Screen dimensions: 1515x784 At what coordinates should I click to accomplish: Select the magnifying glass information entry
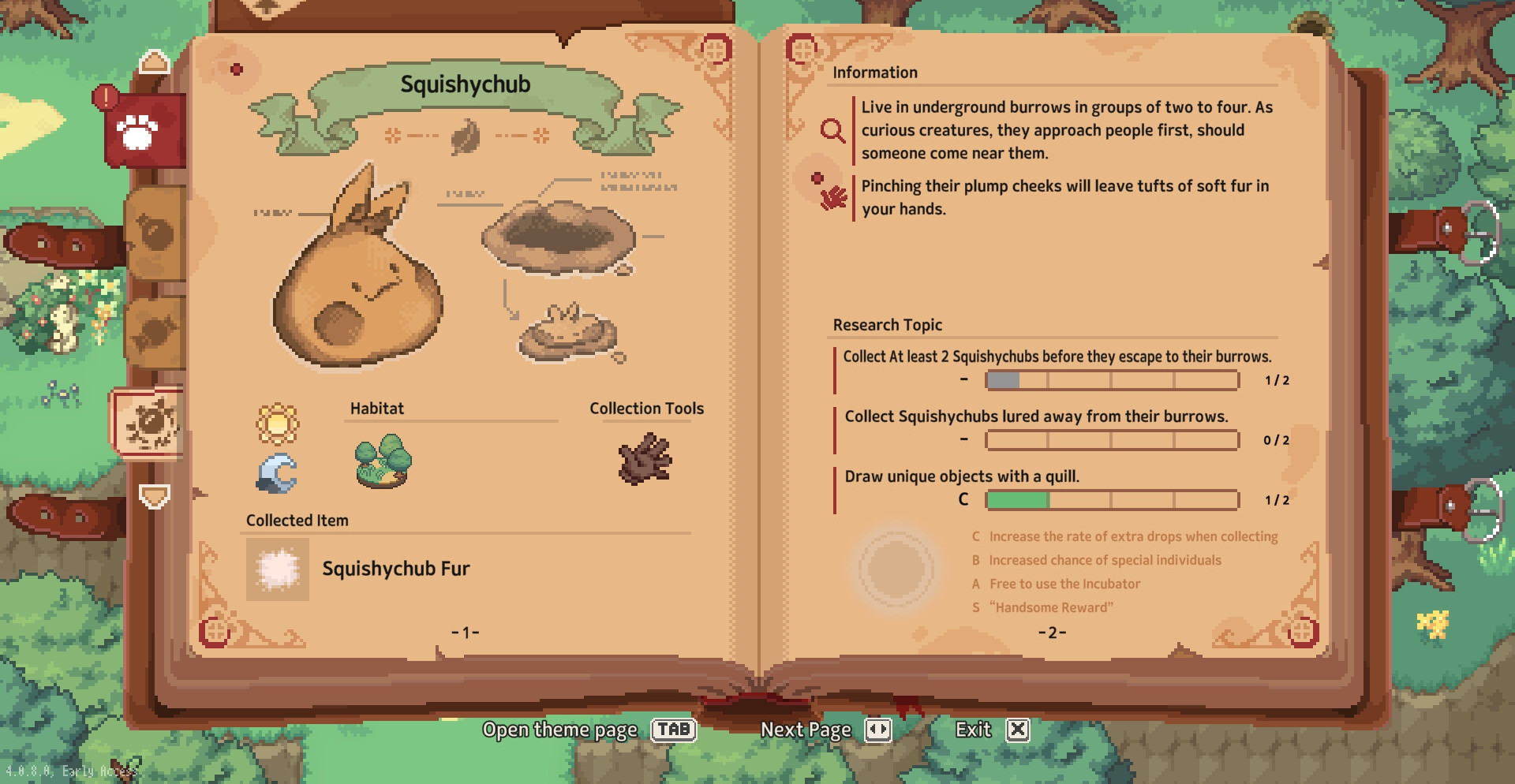tap(832, 130)
